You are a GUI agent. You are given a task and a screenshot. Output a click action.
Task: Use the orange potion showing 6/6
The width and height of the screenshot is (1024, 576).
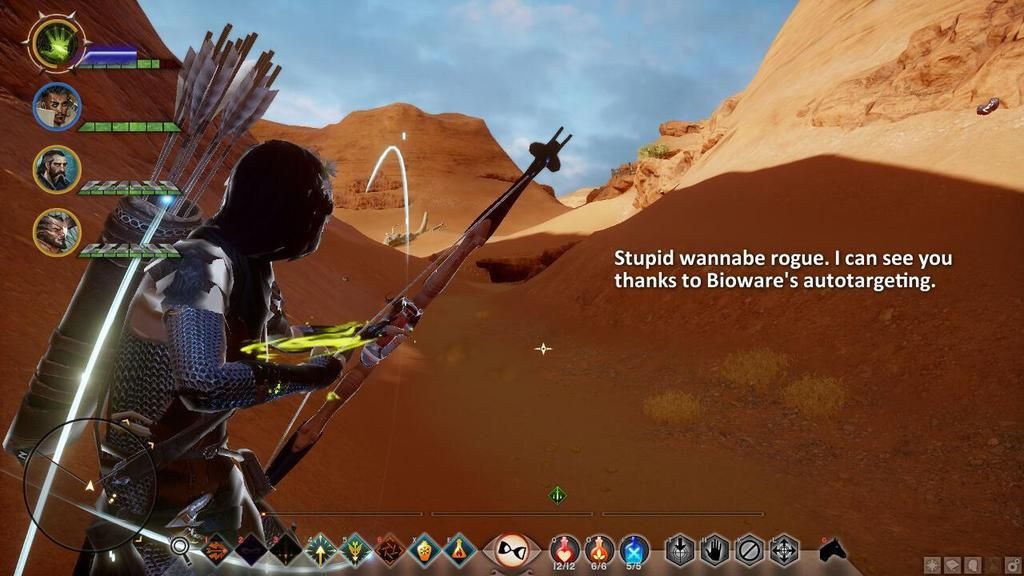[x=599, y=549]
